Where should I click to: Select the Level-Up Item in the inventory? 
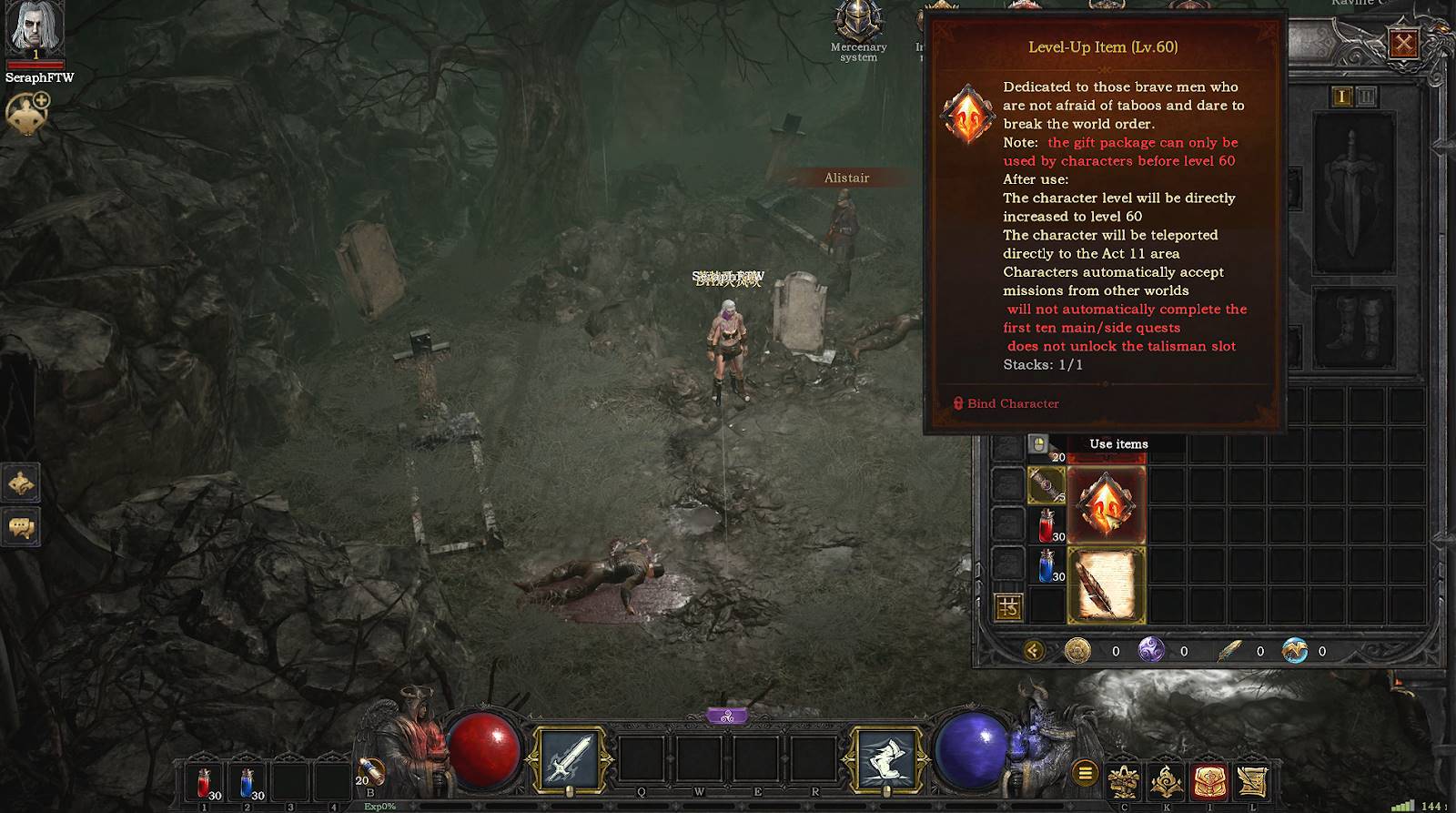point(1106,505)
